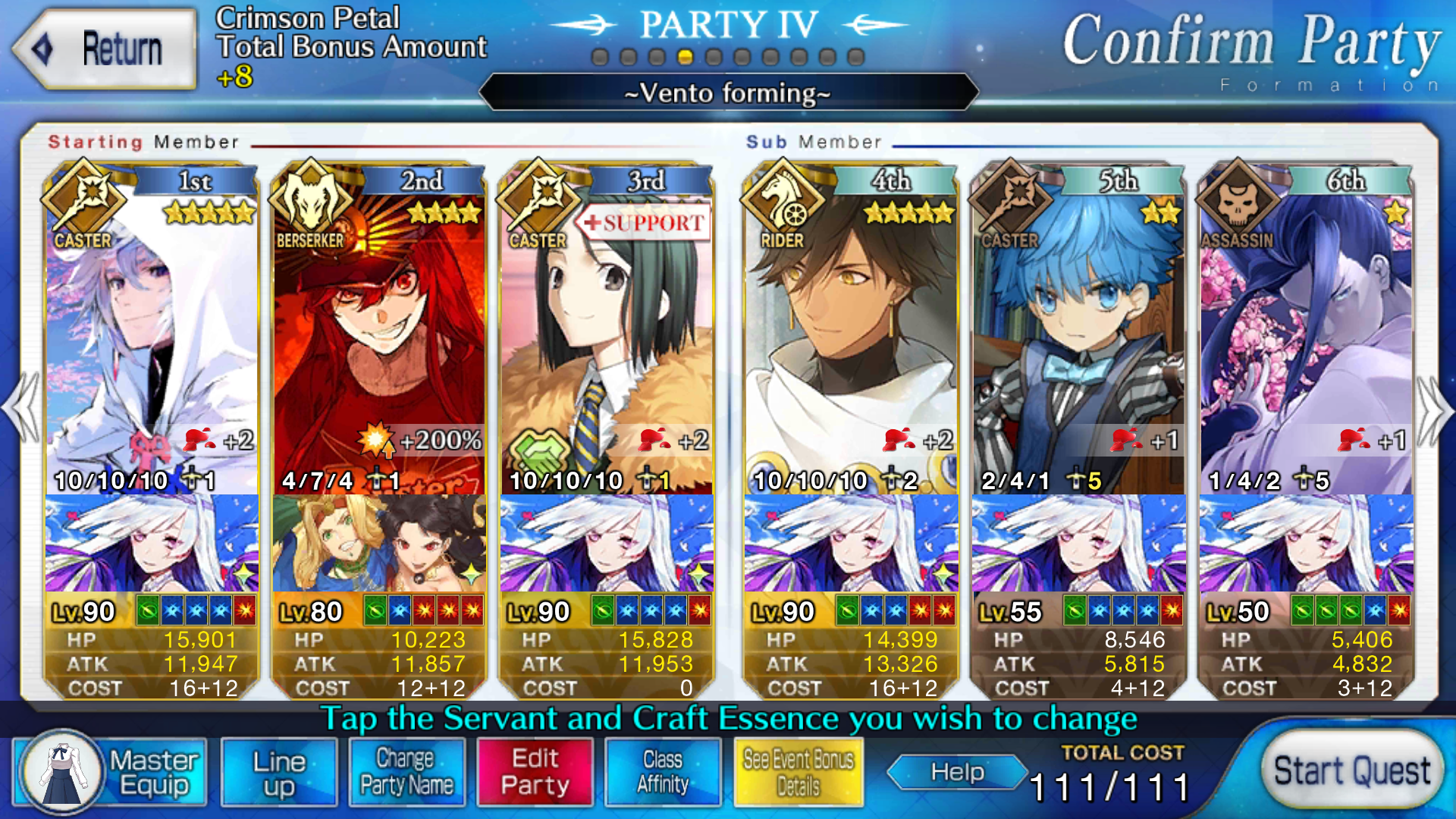Select the 5th slot blue-haired Caster
The image size is (1456, 819).
coord(1078,334)
